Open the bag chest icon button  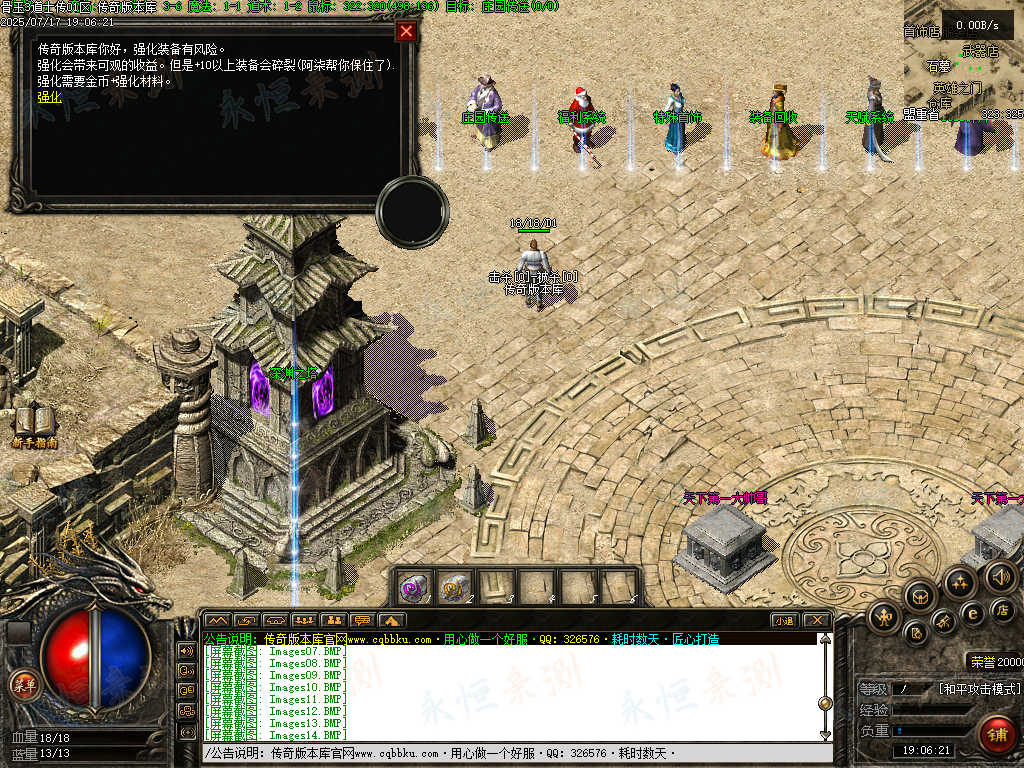pyautogui.click(x=919, y=597)
